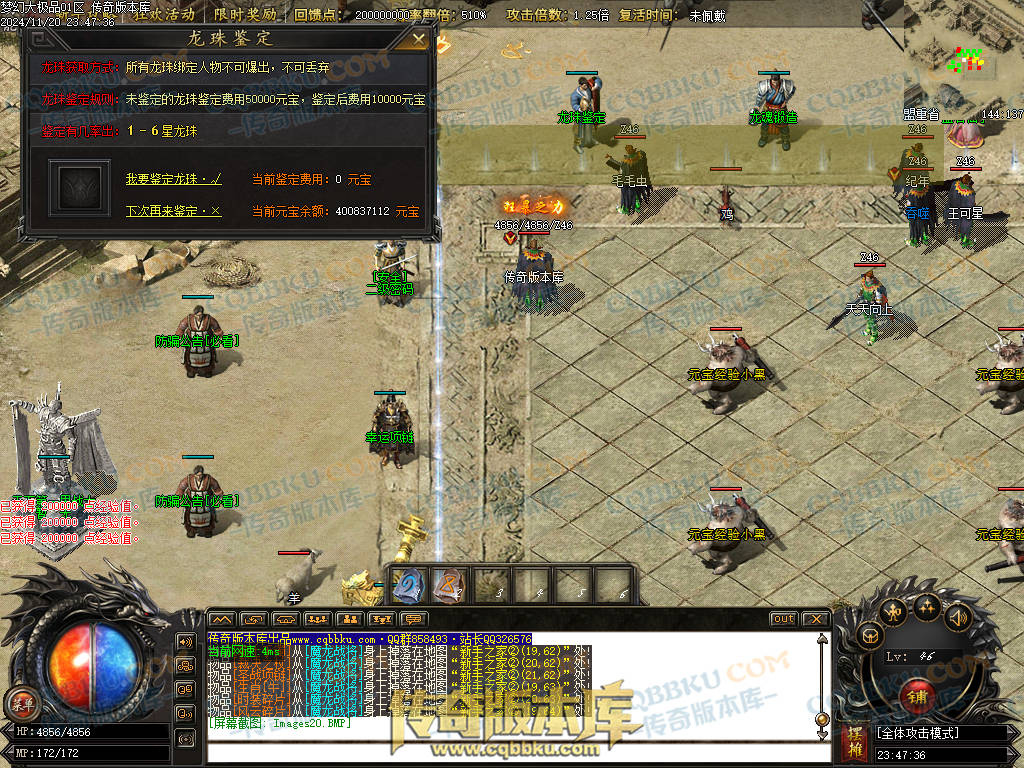Click the chat scrollbar's gold handle

pyautogui.click(x=822, y=718)
